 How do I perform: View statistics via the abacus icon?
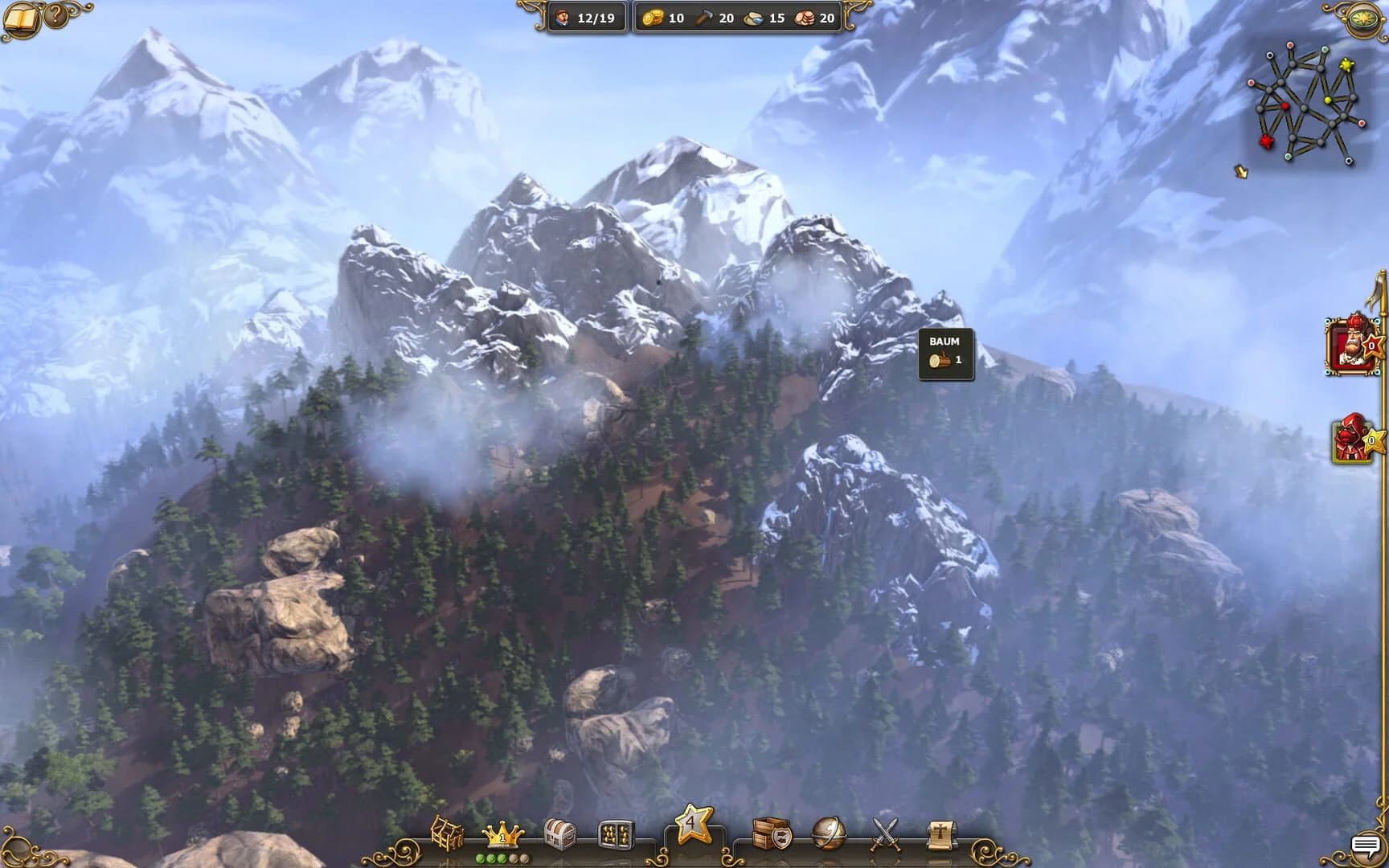[x=616, y=833]
